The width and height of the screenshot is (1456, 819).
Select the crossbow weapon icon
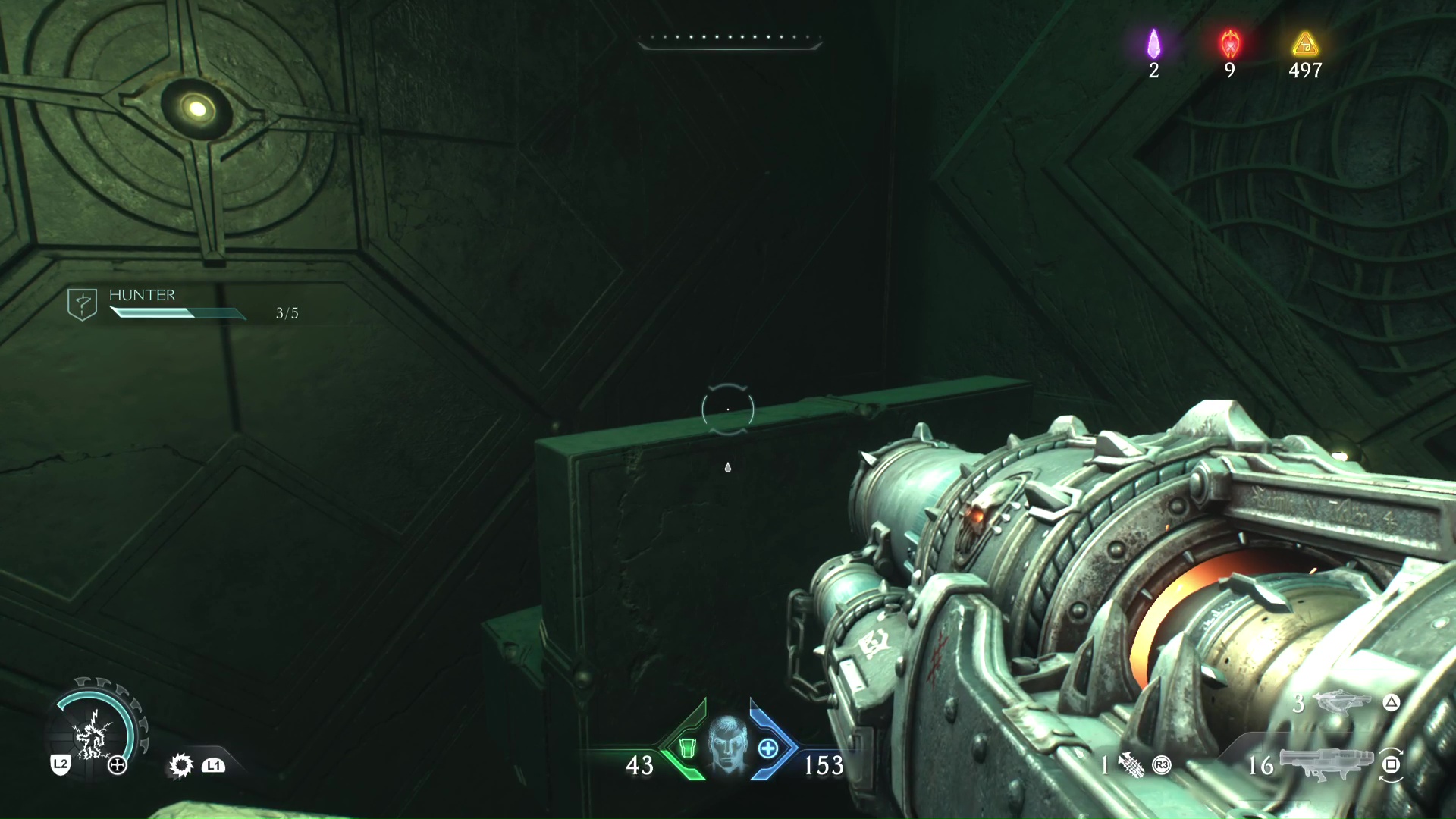point(1343,702)
